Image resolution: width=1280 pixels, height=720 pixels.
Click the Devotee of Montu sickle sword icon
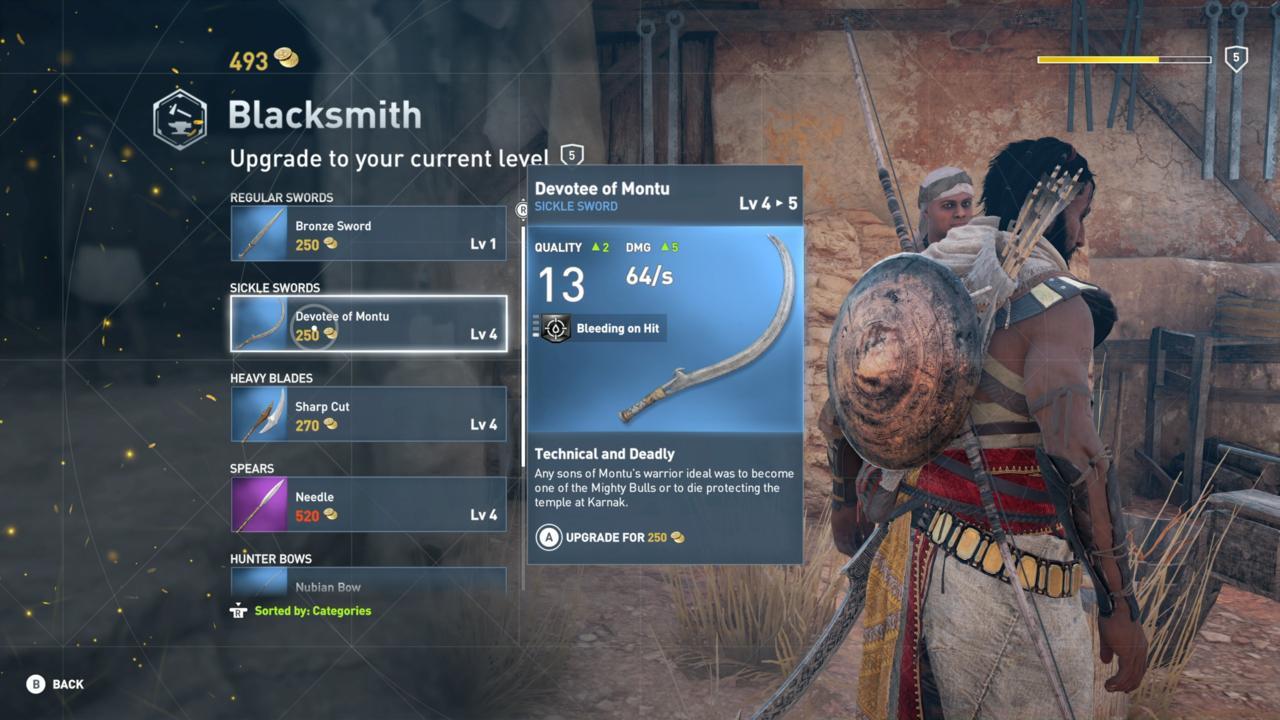[x=258, y=323]
